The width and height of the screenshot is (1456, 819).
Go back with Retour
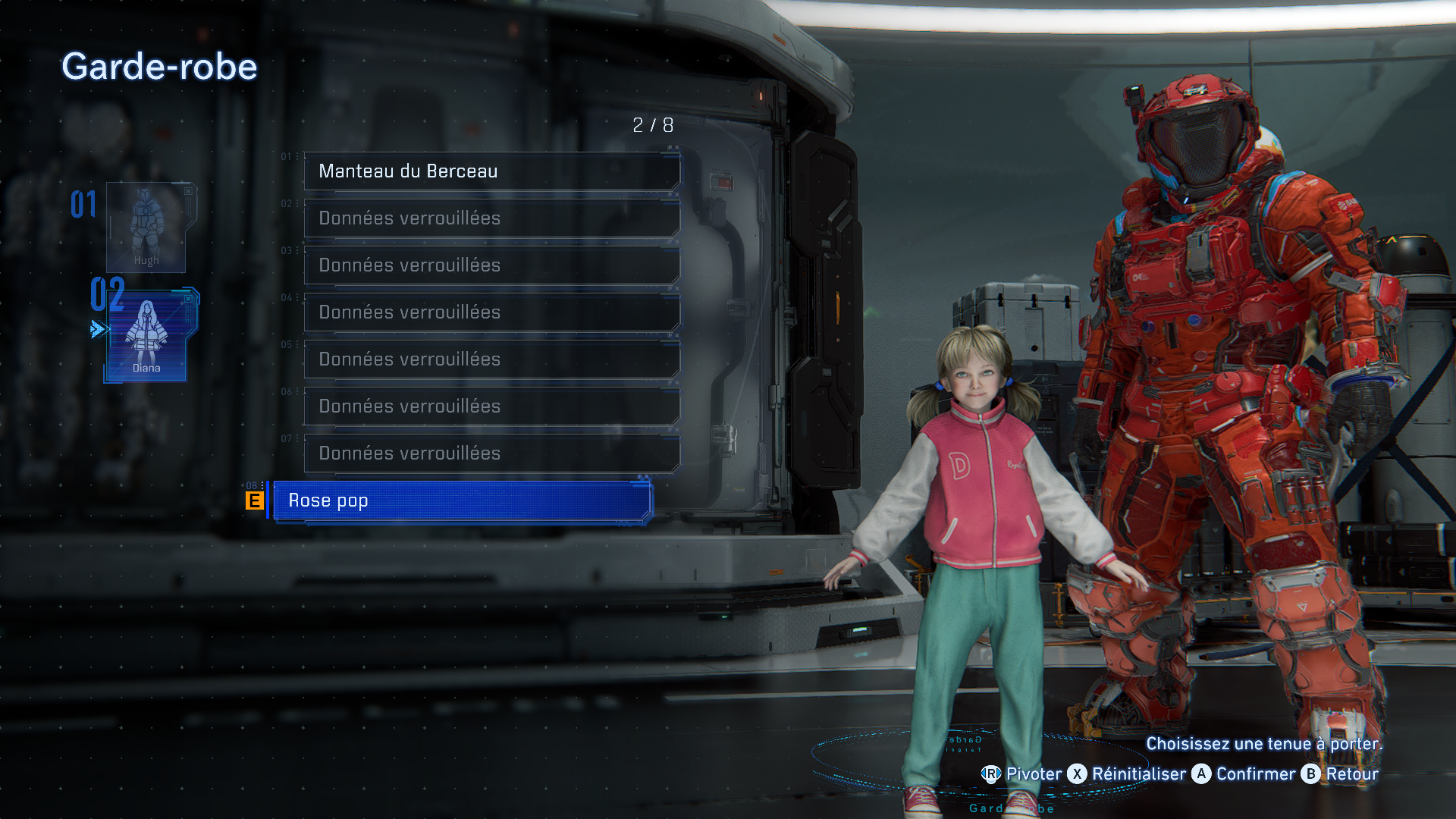click(1341, 773)
